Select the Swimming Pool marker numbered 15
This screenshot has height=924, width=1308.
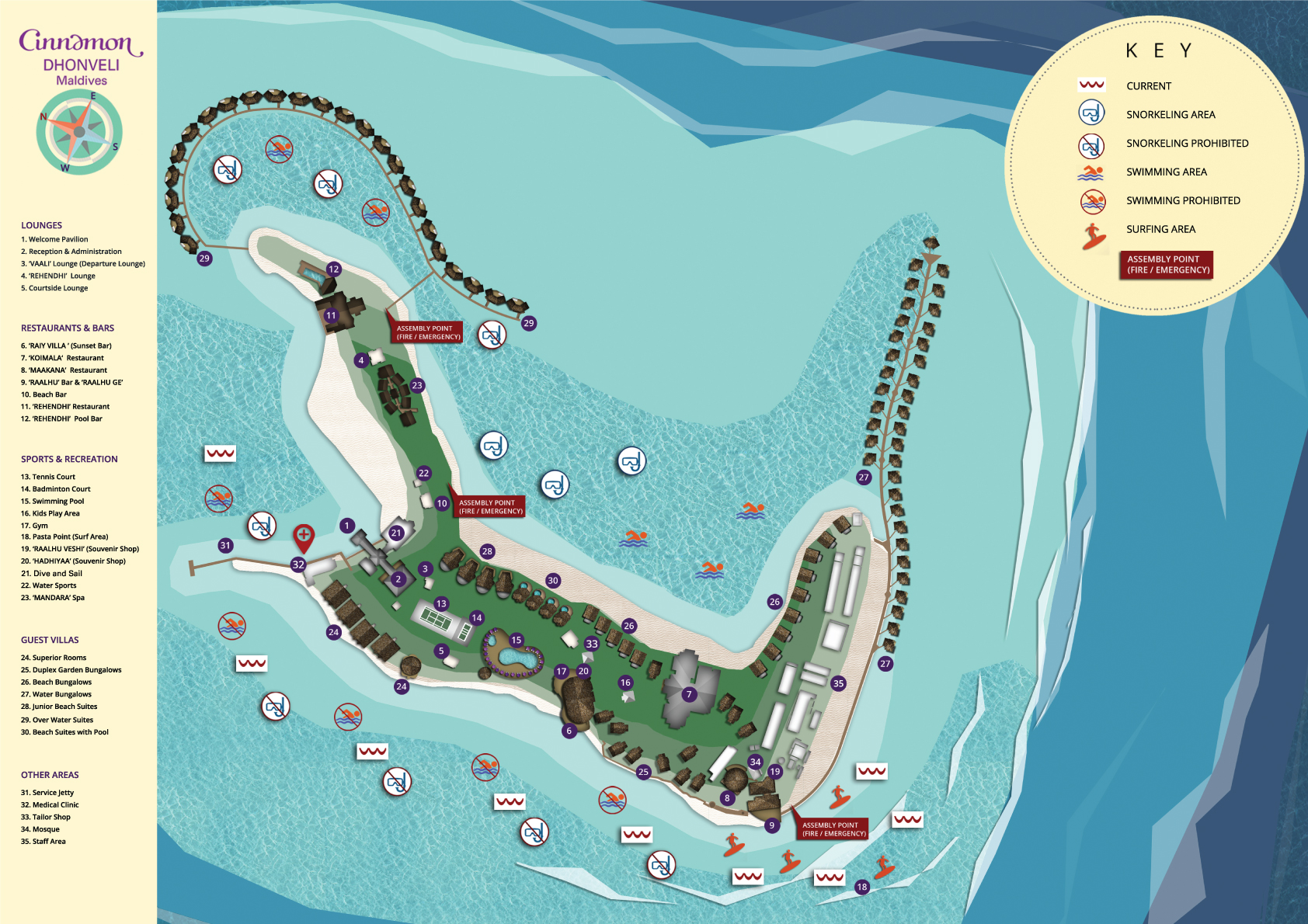(517, 641)
